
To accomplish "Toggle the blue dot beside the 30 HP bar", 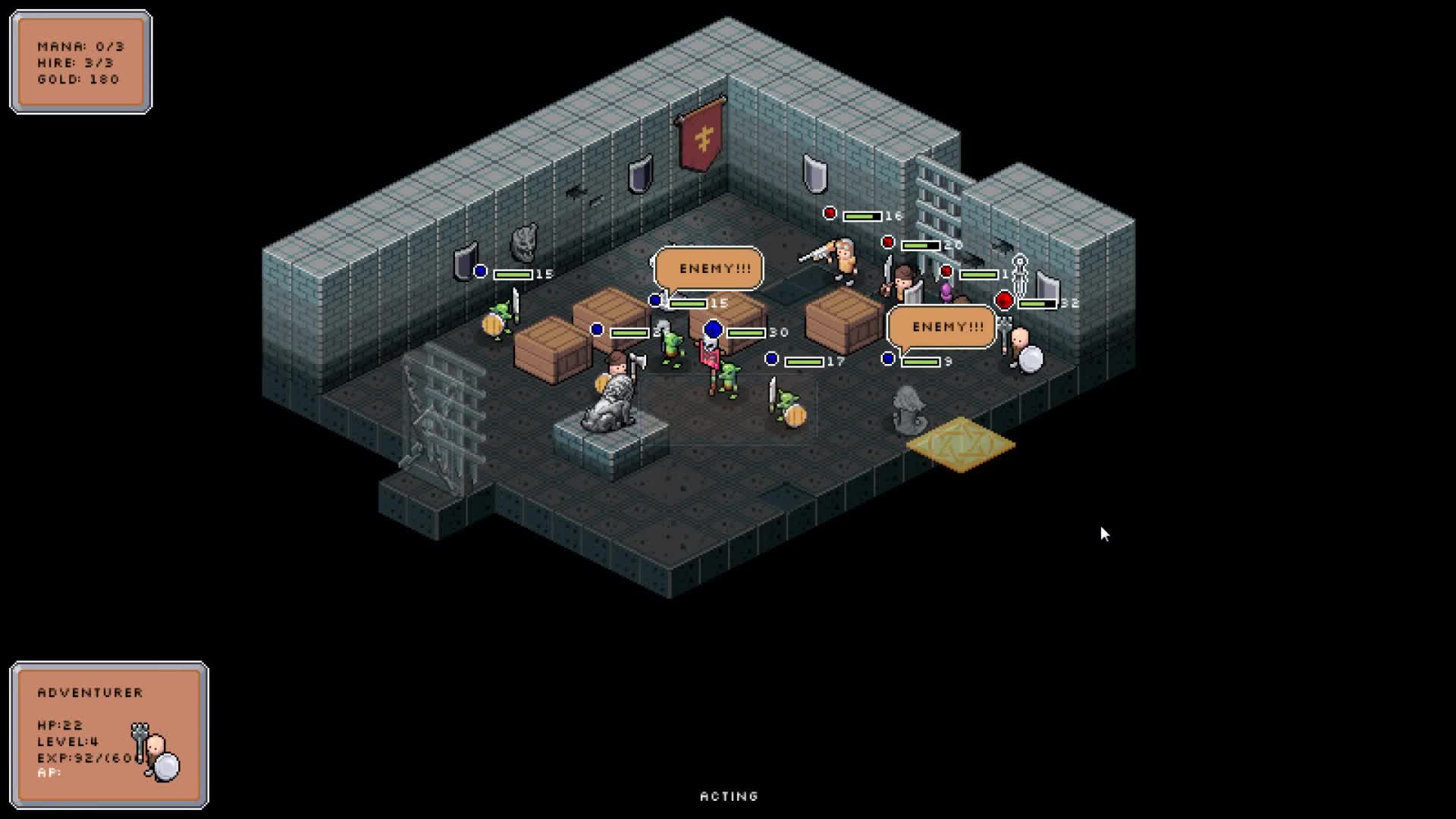I will [x=712, y=330].
